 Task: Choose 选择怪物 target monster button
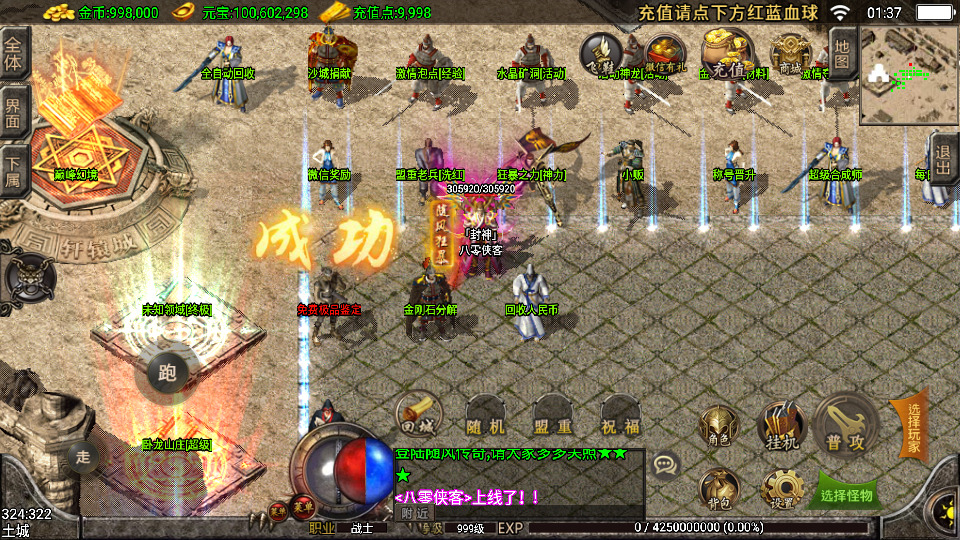(x=846, y=494)
